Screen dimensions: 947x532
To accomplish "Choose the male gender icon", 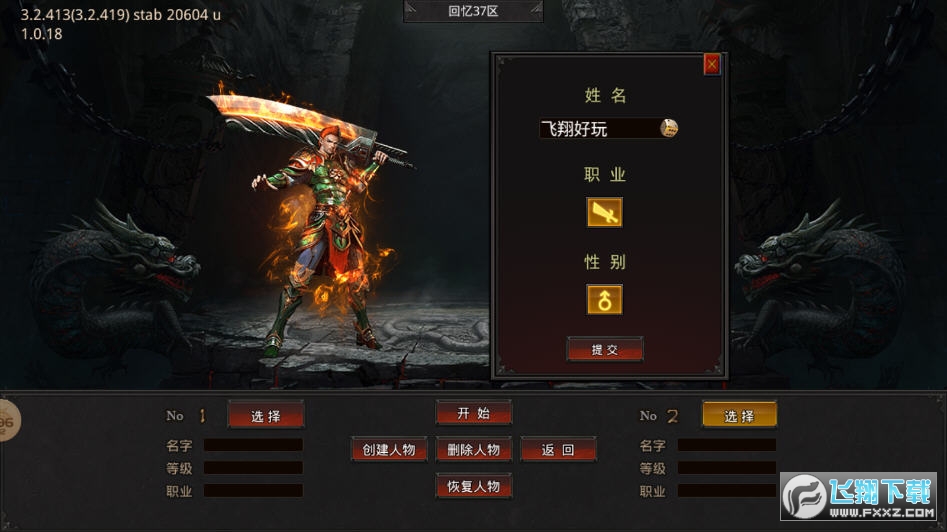I will (604, 299).
